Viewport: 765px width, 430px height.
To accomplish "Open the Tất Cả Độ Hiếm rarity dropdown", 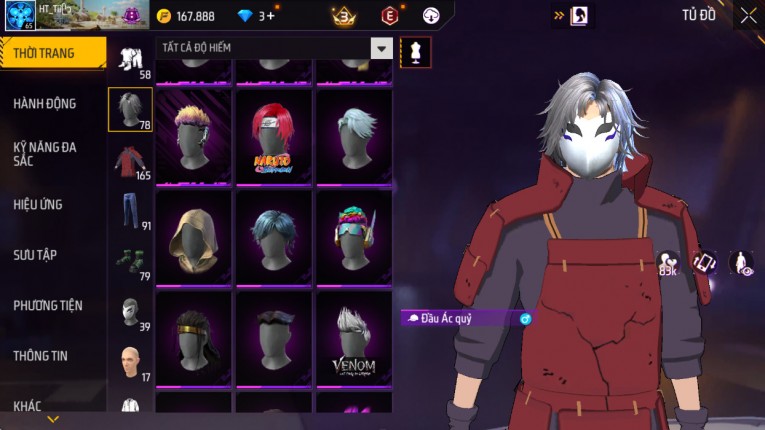I will click(381, 48).
